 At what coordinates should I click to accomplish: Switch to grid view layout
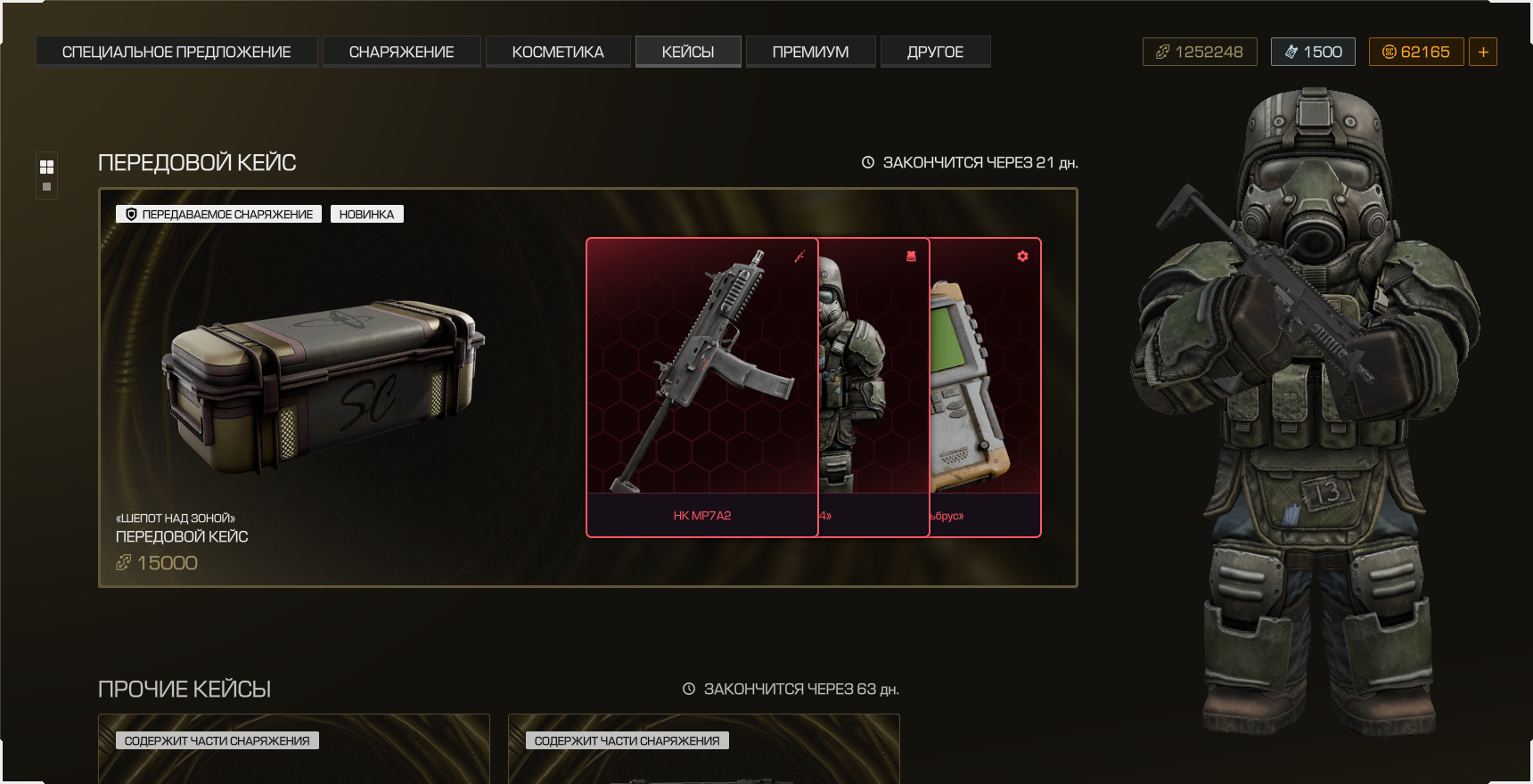(46, 167)
